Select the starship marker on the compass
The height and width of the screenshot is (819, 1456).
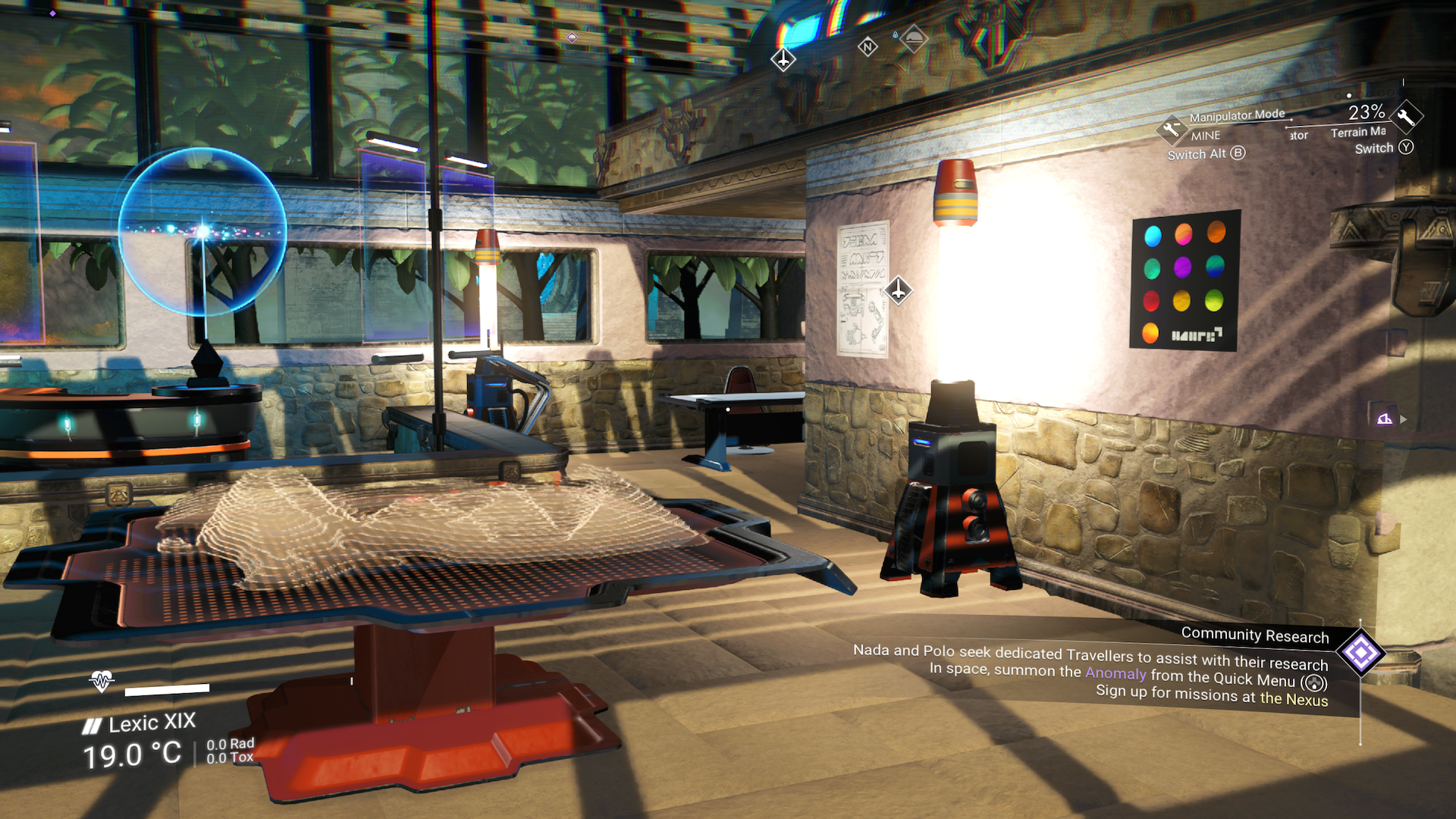[x=783, y=59]
